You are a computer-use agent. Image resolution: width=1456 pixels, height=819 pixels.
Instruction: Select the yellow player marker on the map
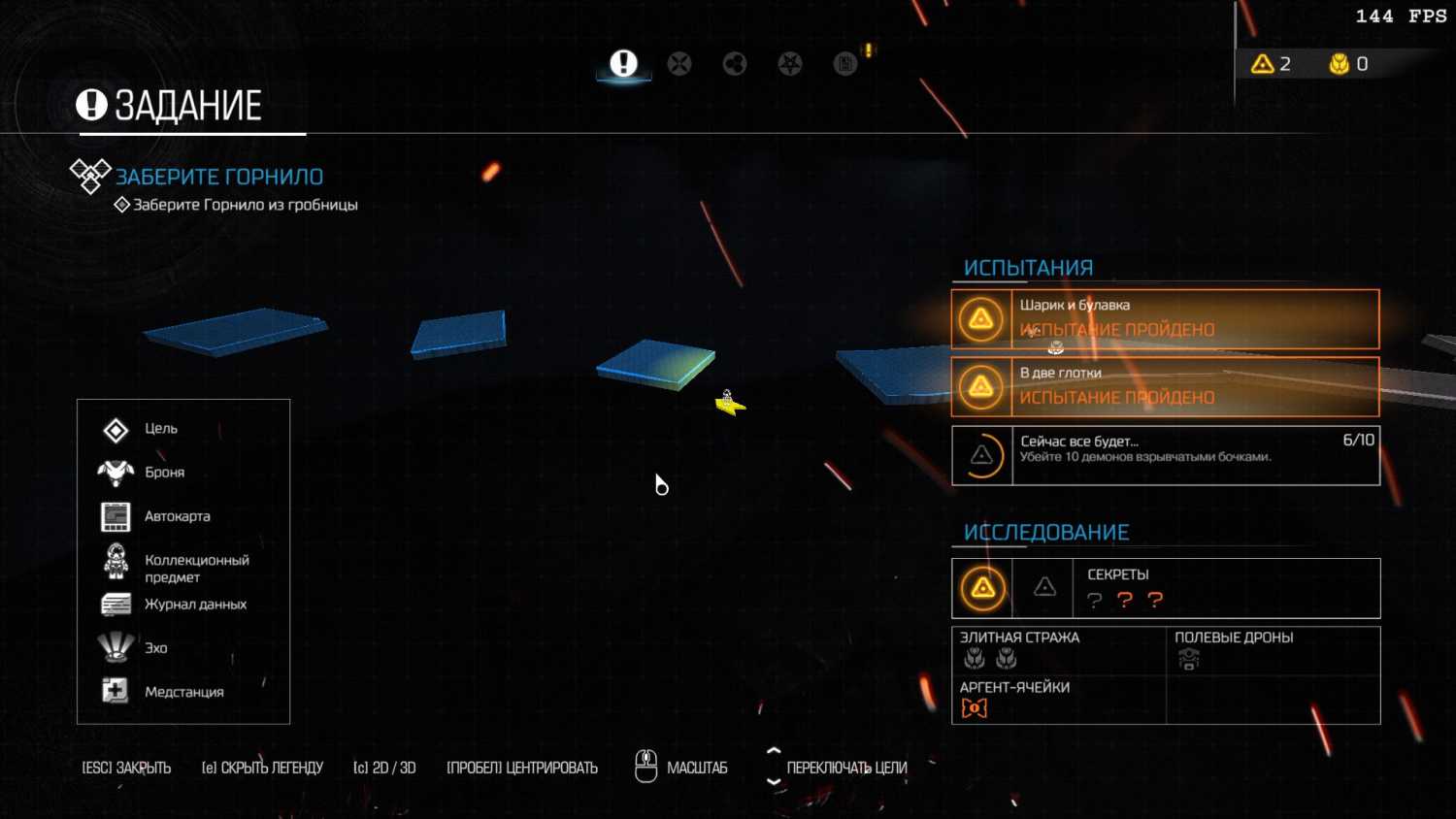point(729,403)
